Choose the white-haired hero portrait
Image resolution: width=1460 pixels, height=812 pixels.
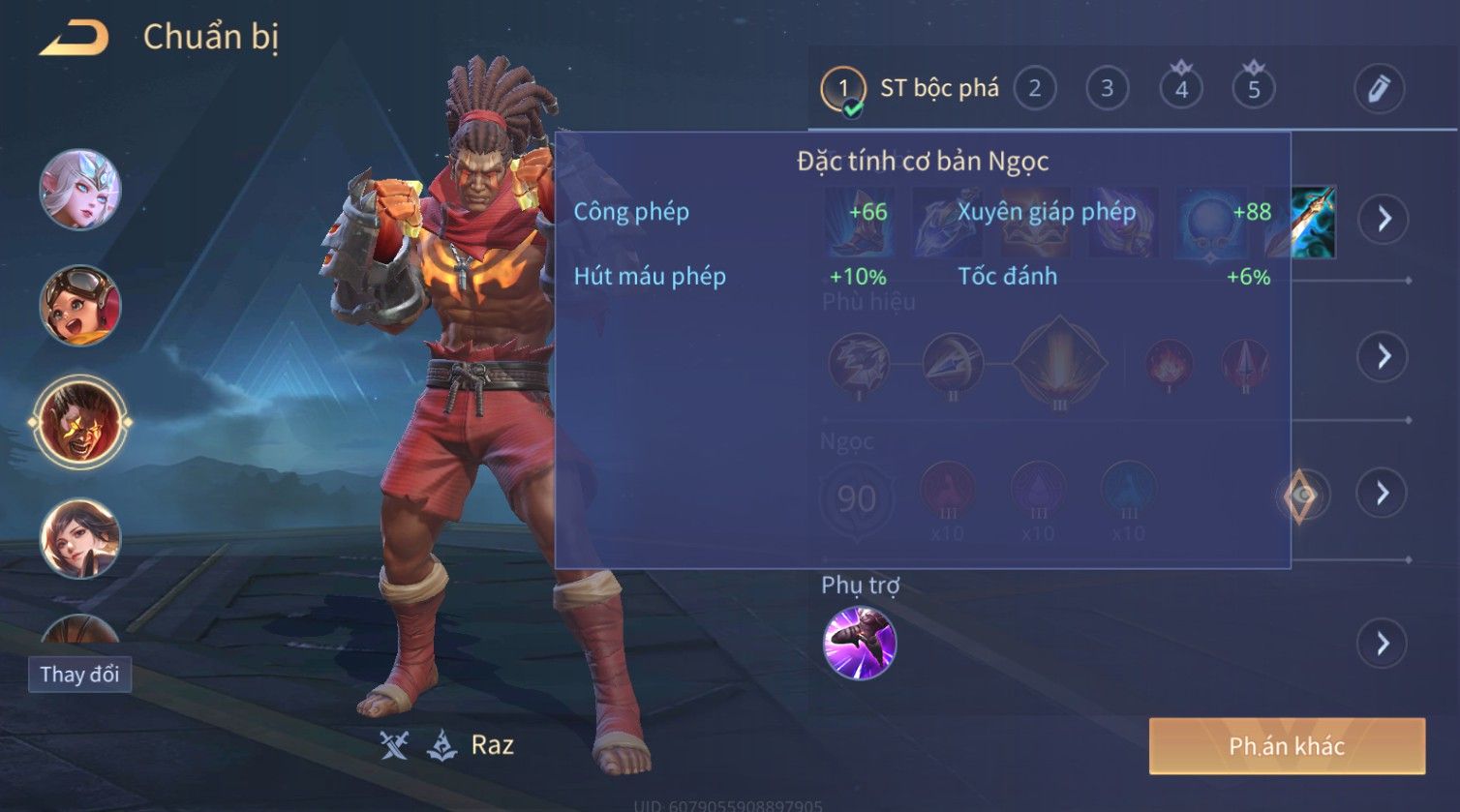tap(80, 190)
